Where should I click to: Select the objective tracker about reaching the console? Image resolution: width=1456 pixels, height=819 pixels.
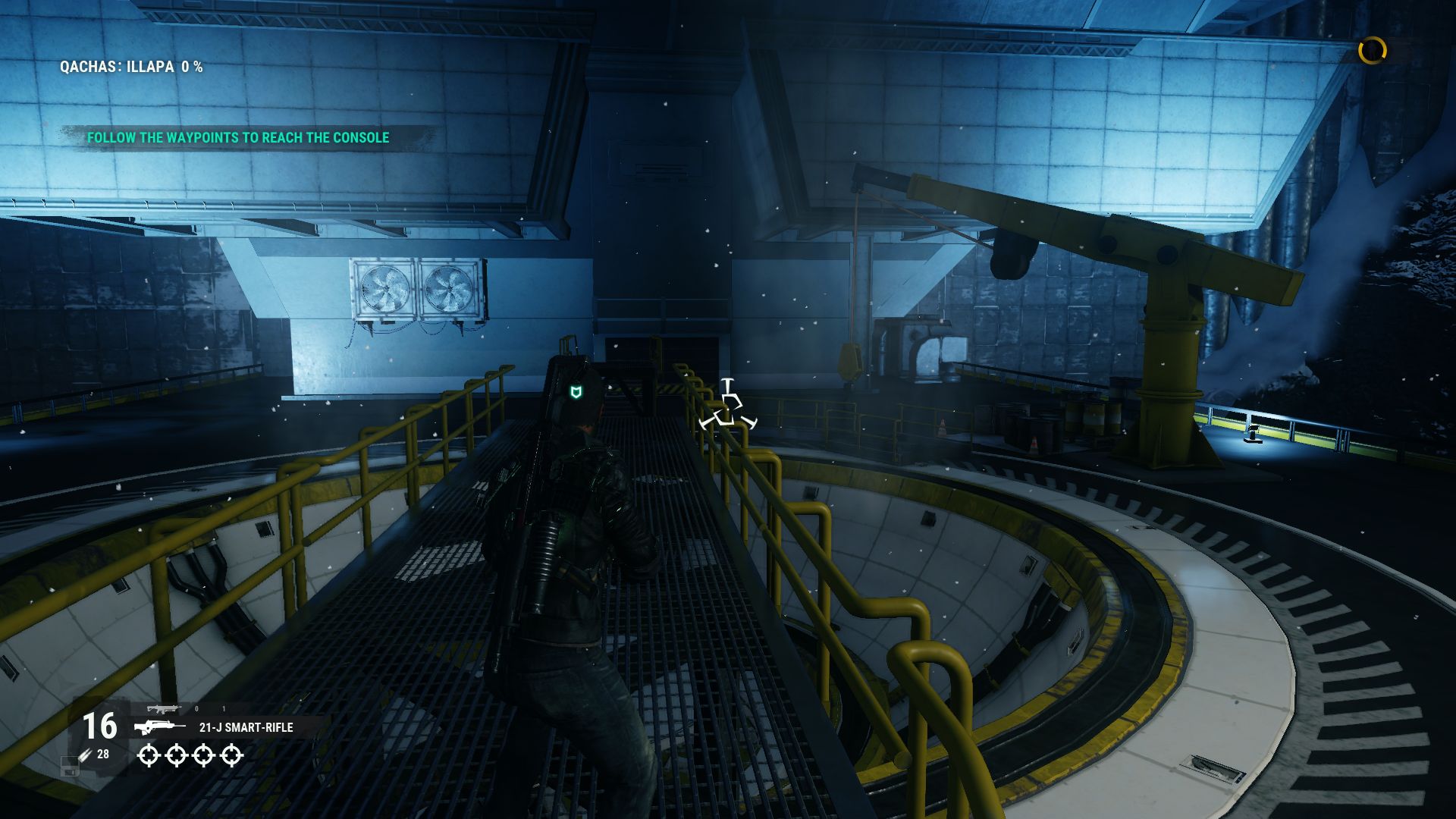pos(238,137)
